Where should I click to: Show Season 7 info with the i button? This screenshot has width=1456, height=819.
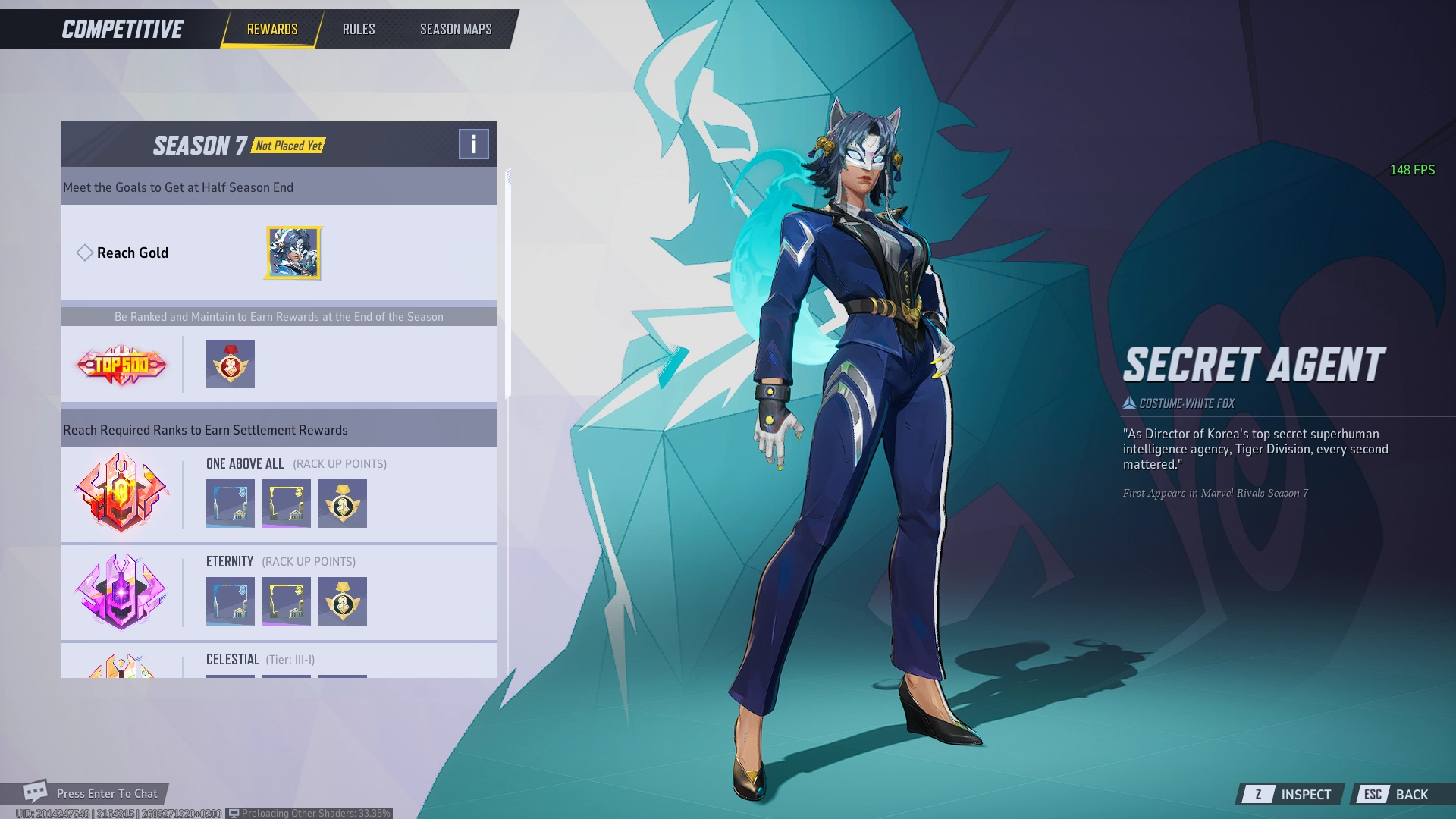[x=473, y=144]
